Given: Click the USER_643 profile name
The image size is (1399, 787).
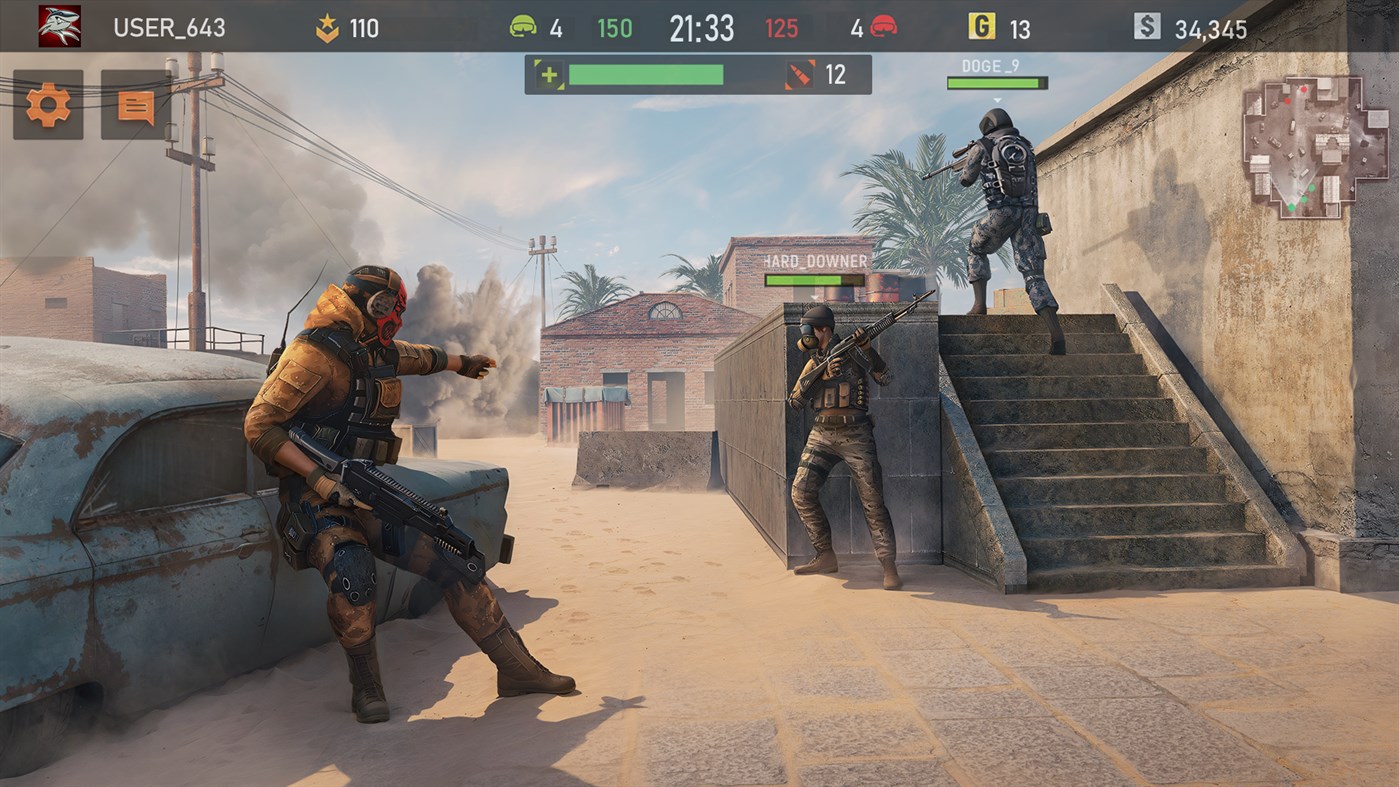Looking at the screenshot, I should (171, 28).
